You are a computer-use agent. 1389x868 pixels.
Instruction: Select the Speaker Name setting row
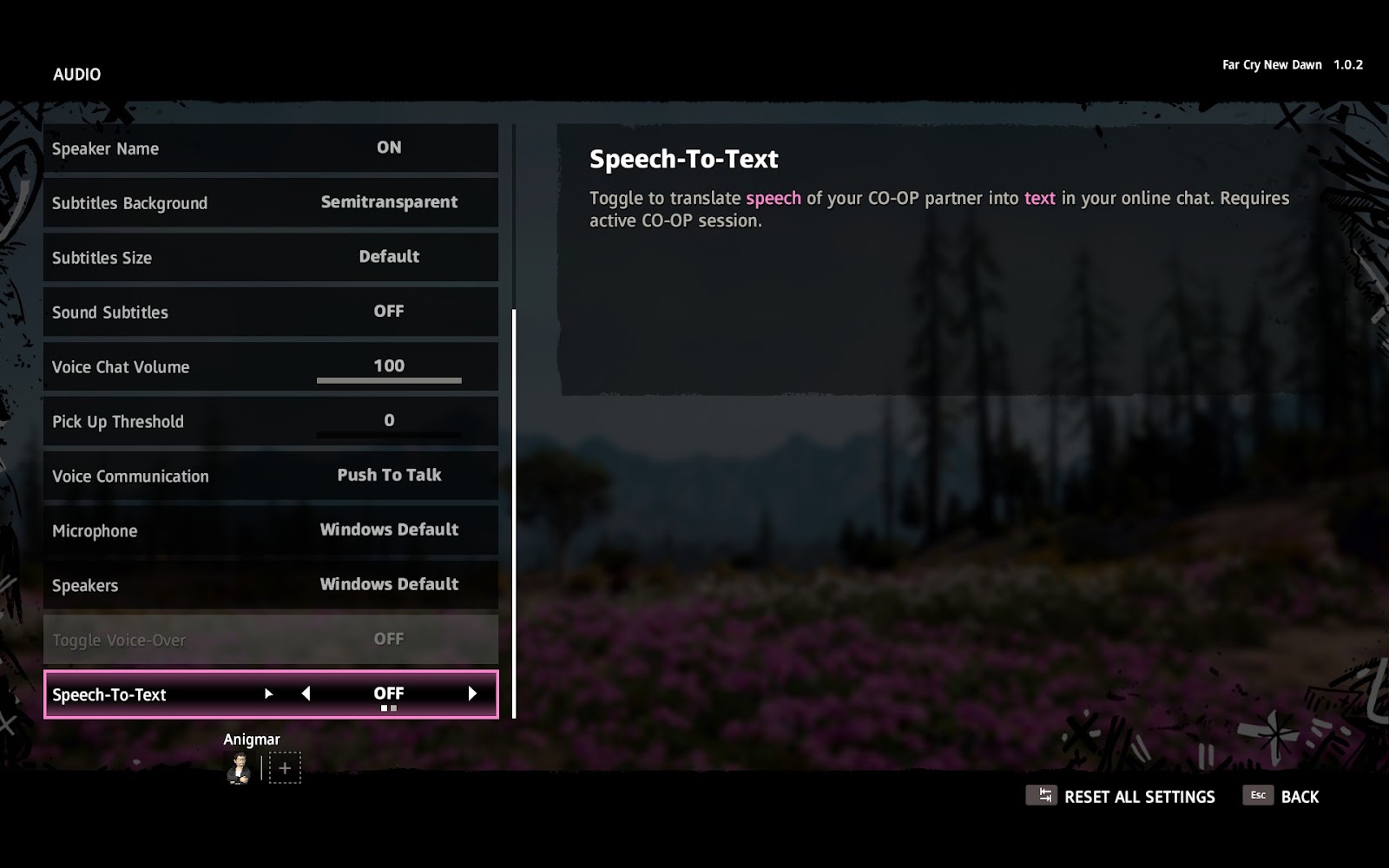pyautogui.click(x=270, y=148)
